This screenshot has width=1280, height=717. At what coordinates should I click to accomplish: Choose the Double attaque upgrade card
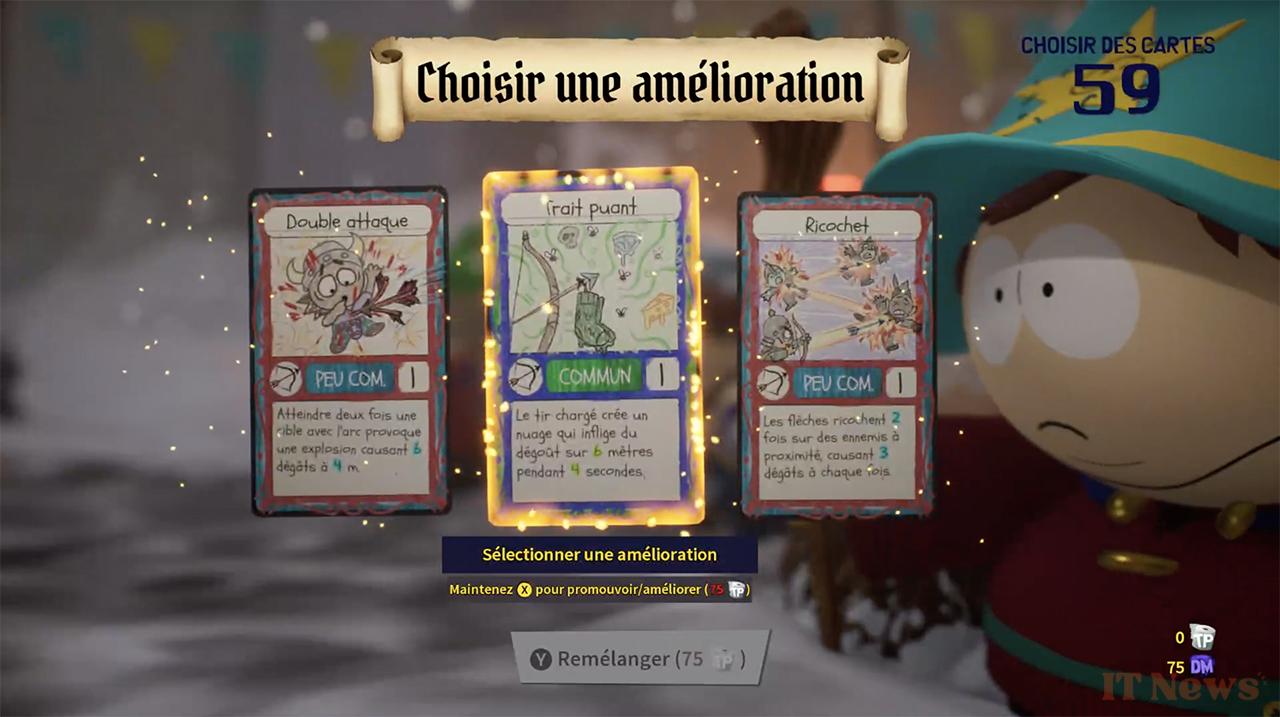point(349,351)
